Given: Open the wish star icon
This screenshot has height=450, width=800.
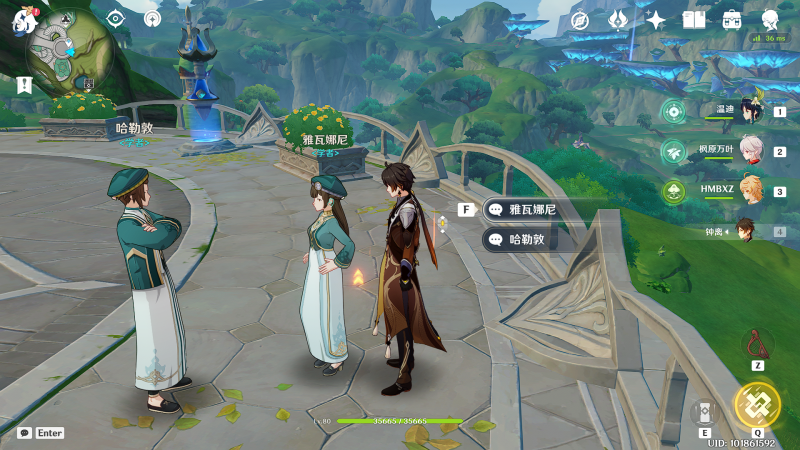Looking at the screenshot, I should click(656, 19).
